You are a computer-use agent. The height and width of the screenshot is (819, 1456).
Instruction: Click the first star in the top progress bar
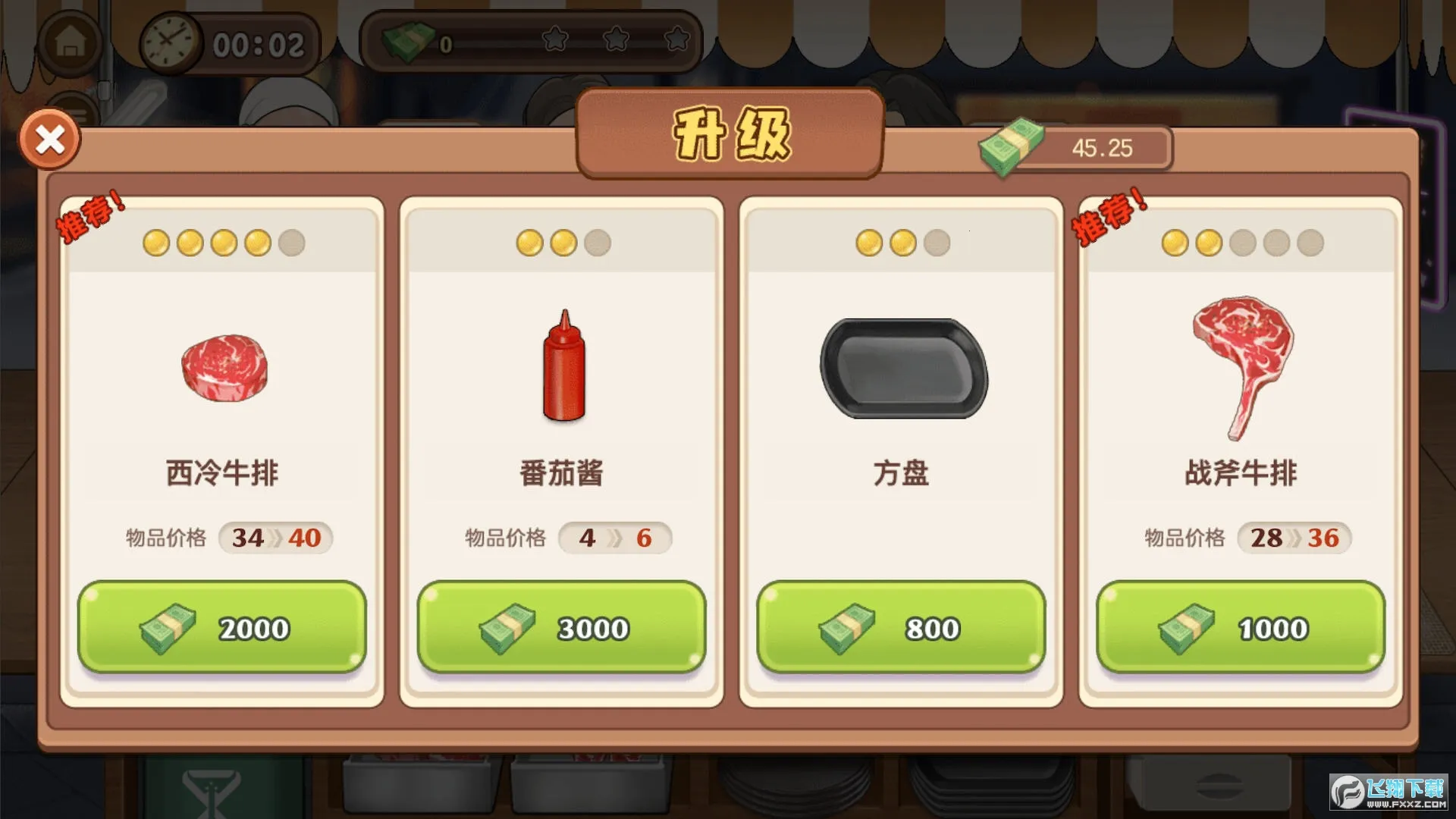[x=555, y=39]
